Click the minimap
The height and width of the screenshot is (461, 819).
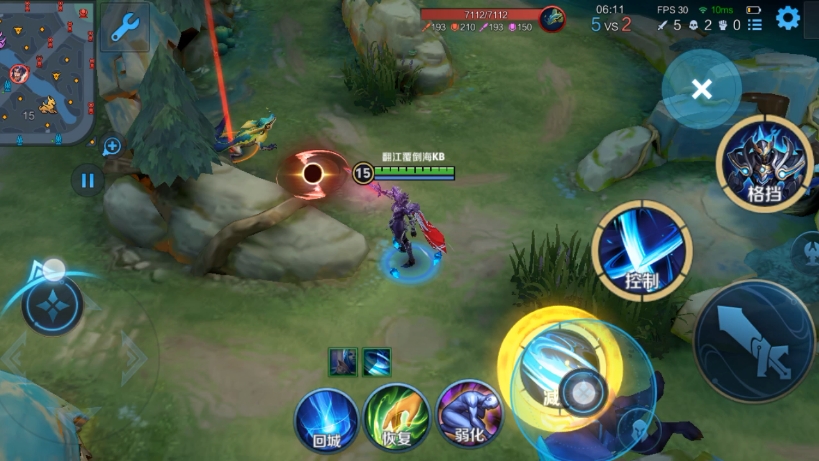pos(47,72)
